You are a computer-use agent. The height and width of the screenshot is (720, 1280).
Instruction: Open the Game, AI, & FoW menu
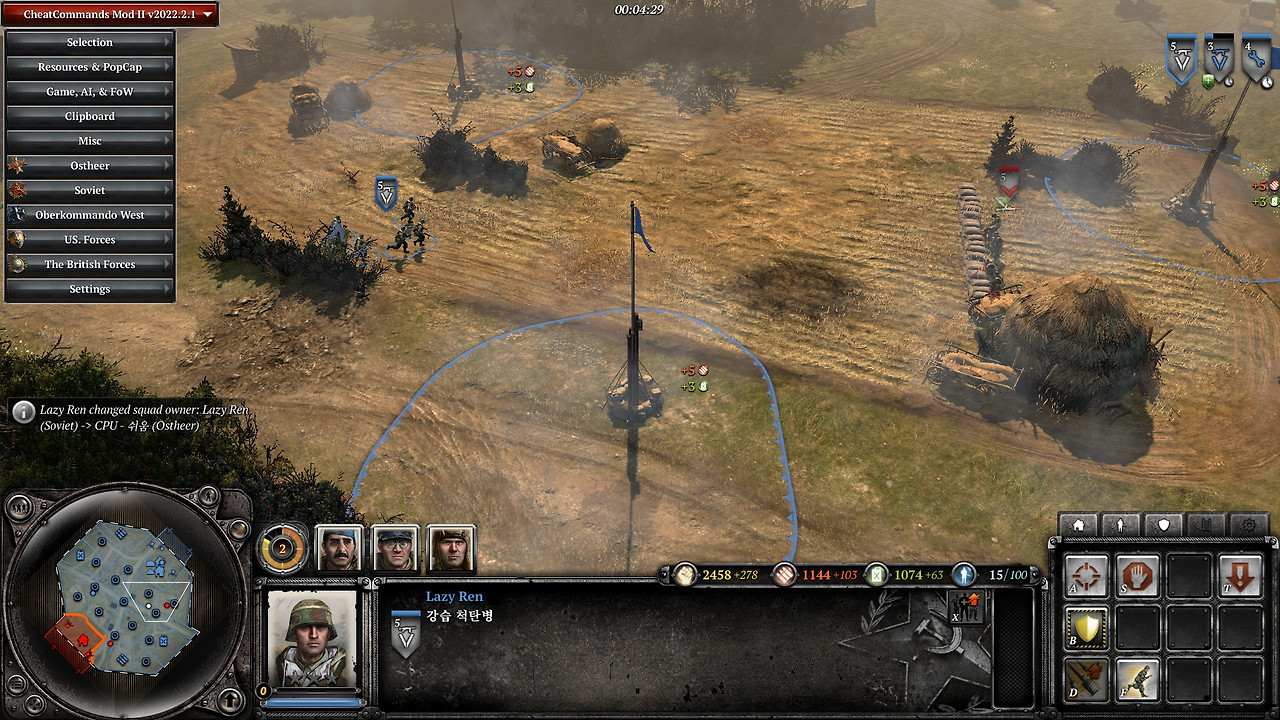tap(90, 92)
